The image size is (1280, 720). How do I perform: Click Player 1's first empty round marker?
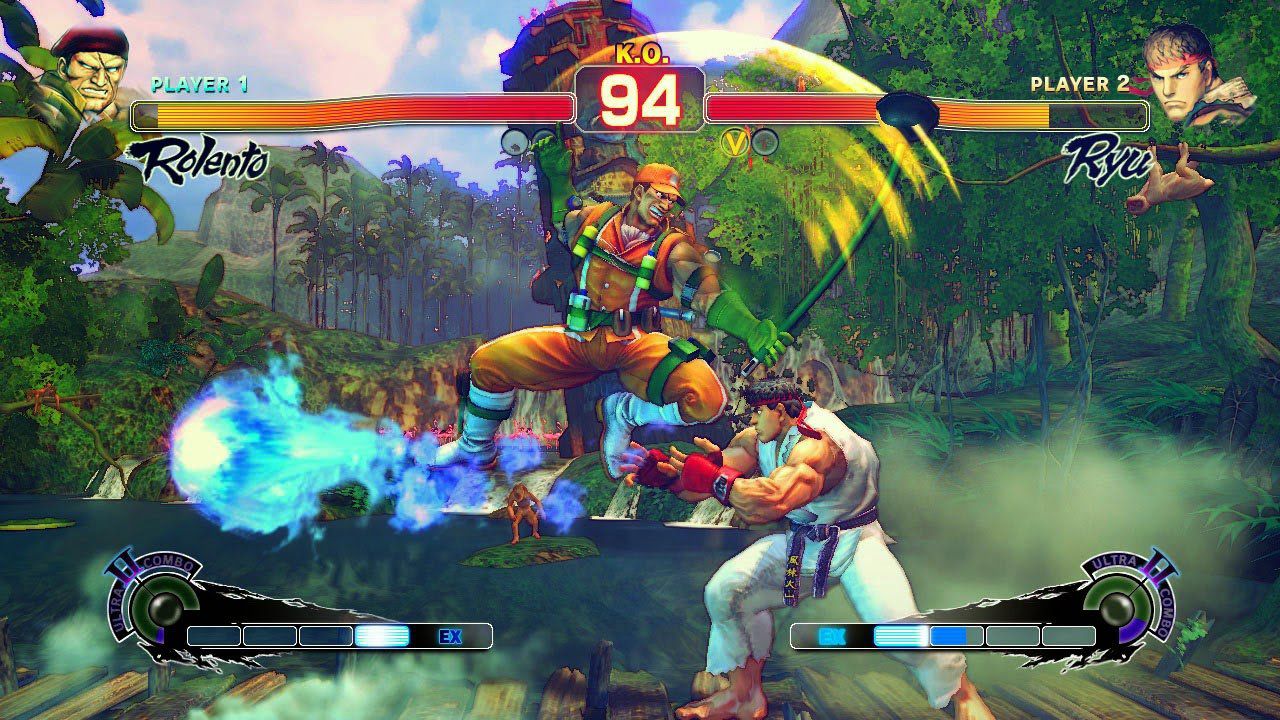(513, 141)
